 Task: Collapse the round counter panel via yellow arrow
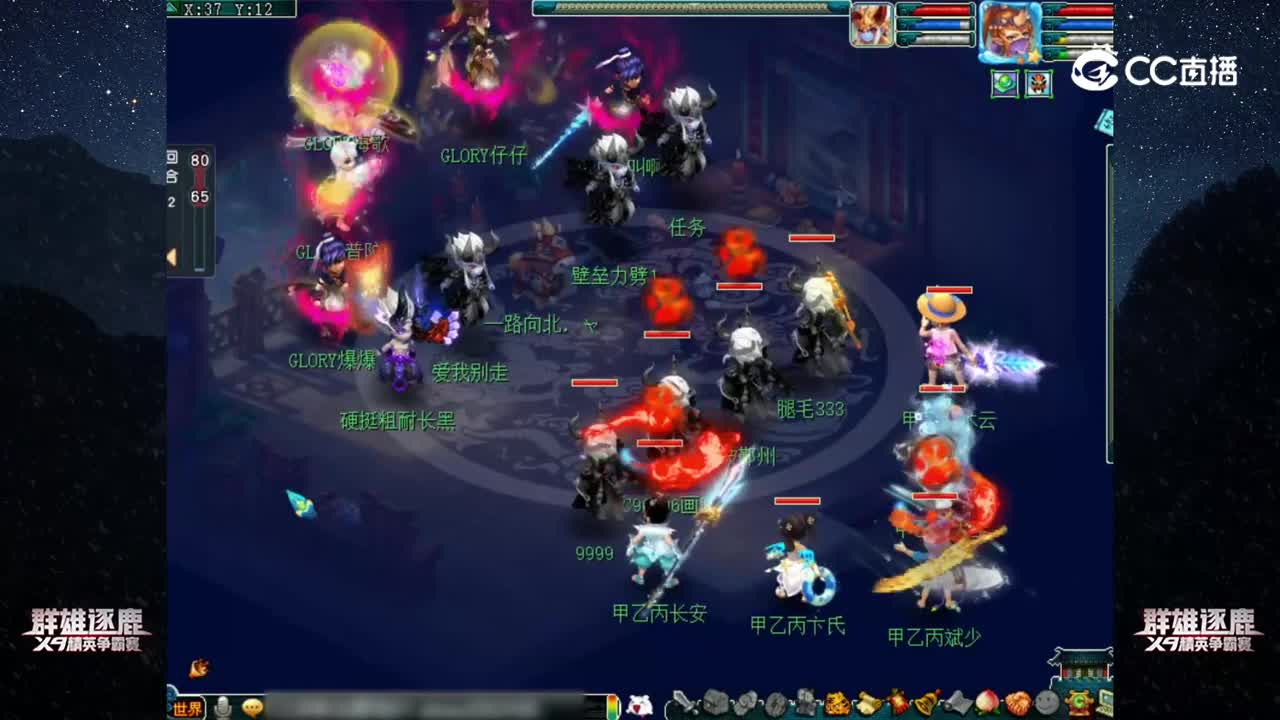[x=172, y=255]
